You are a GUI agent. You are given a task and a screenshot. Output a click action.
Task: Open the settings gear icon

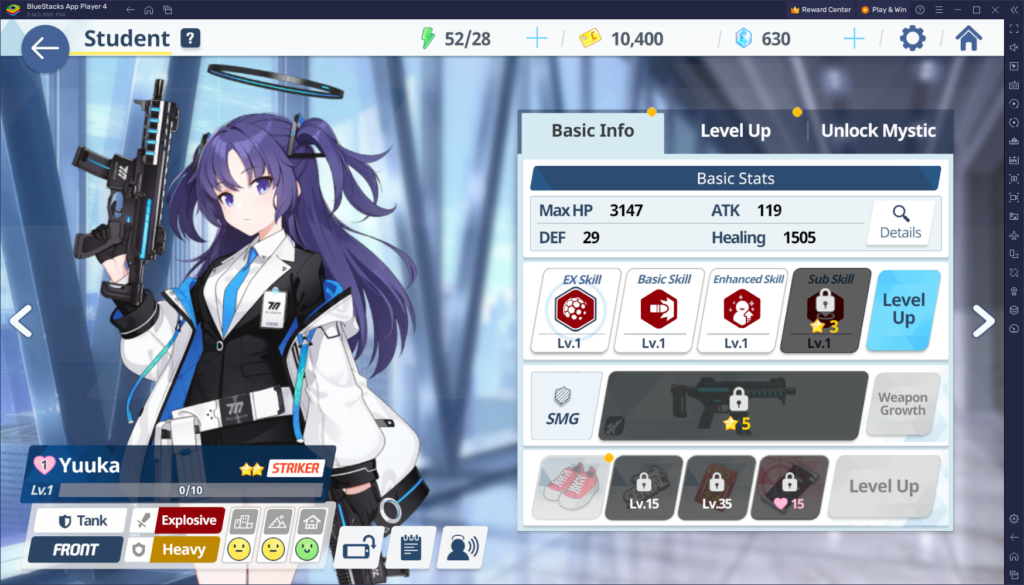(x=912, y=39)
